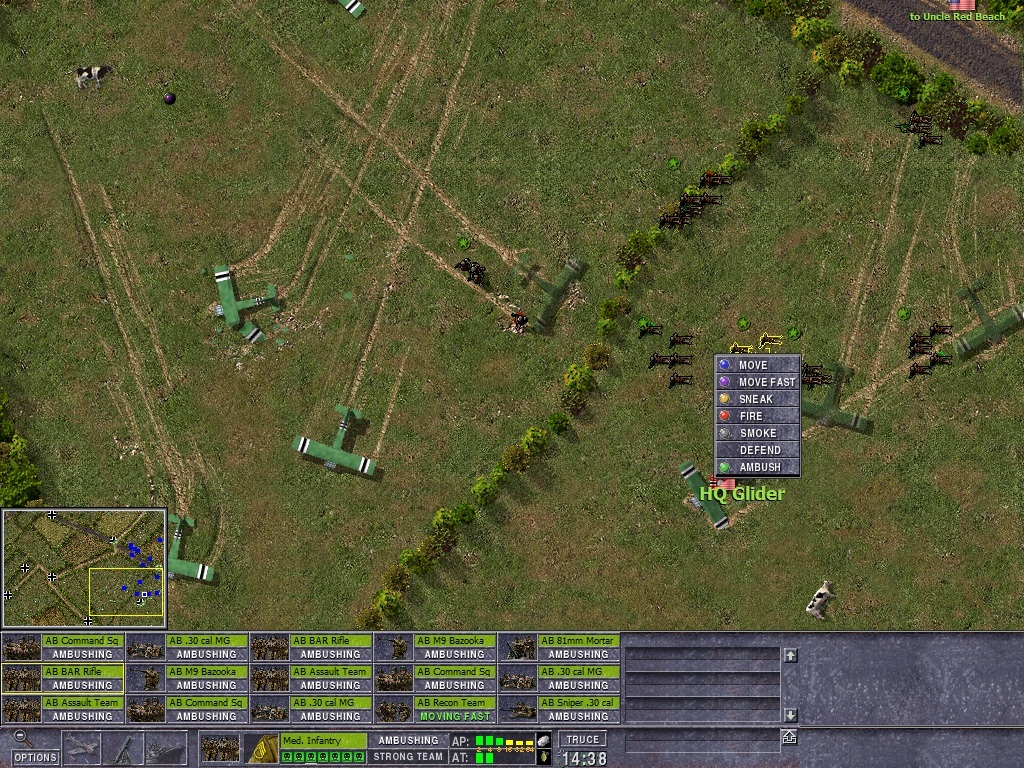Click the magnifying glass zoom icon
Screen dimensions: 1024x768
click(x=21, y=738)
